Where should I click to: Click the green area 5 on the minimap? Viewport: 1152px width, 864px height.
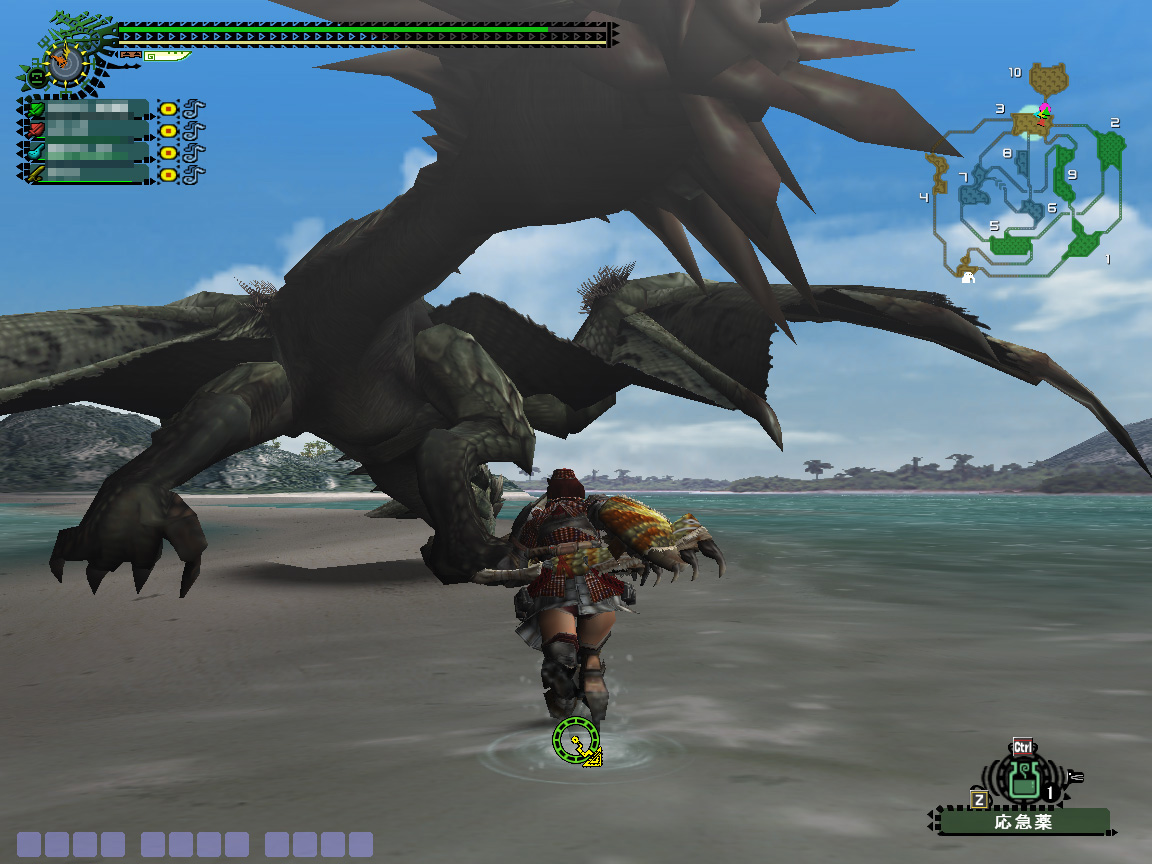[x=1009, y=243]
